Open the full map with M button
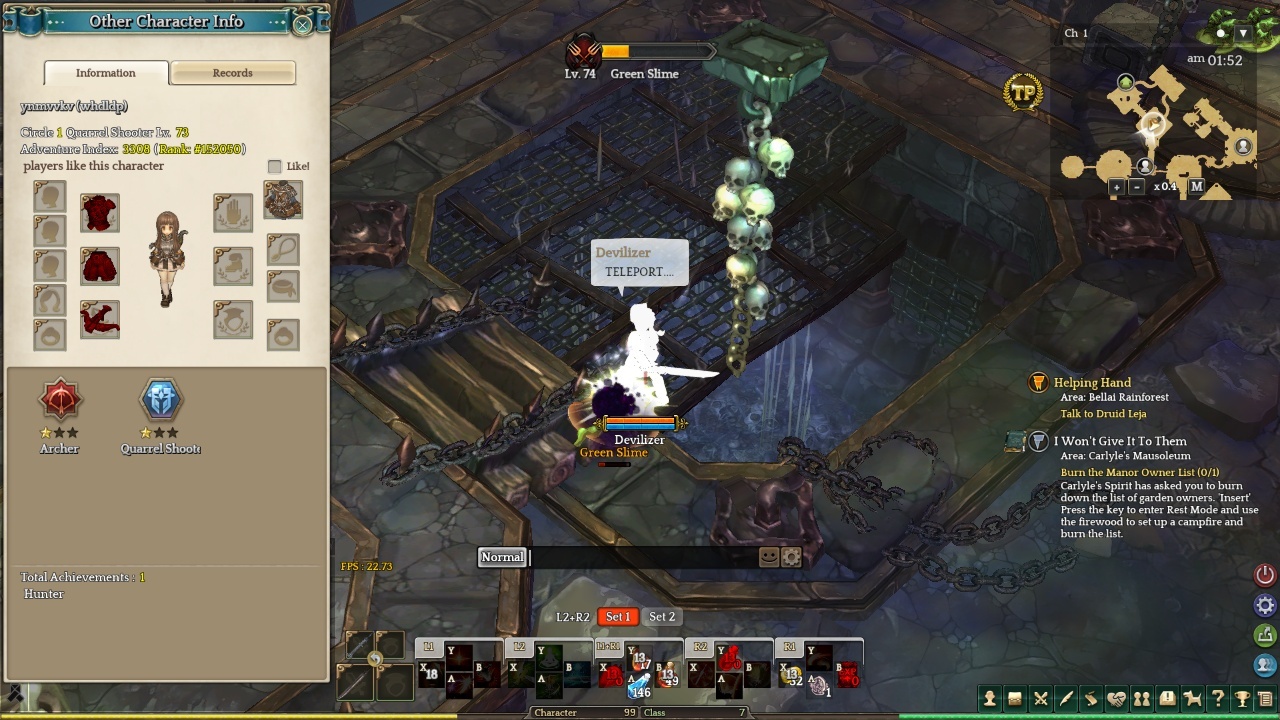The width and height of the screenshot is (1280, 720). tap(1196, 187)
